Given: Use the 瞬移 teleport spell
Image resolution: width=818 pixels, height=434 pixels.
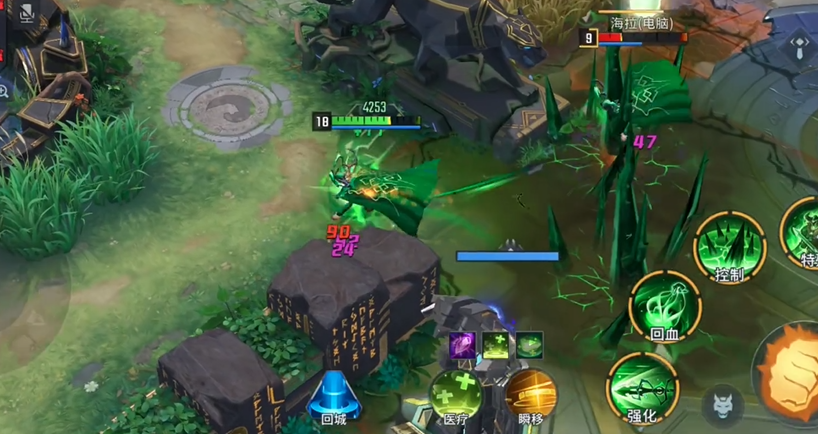Looking at the screenshot, I should [x=531, y=395].
